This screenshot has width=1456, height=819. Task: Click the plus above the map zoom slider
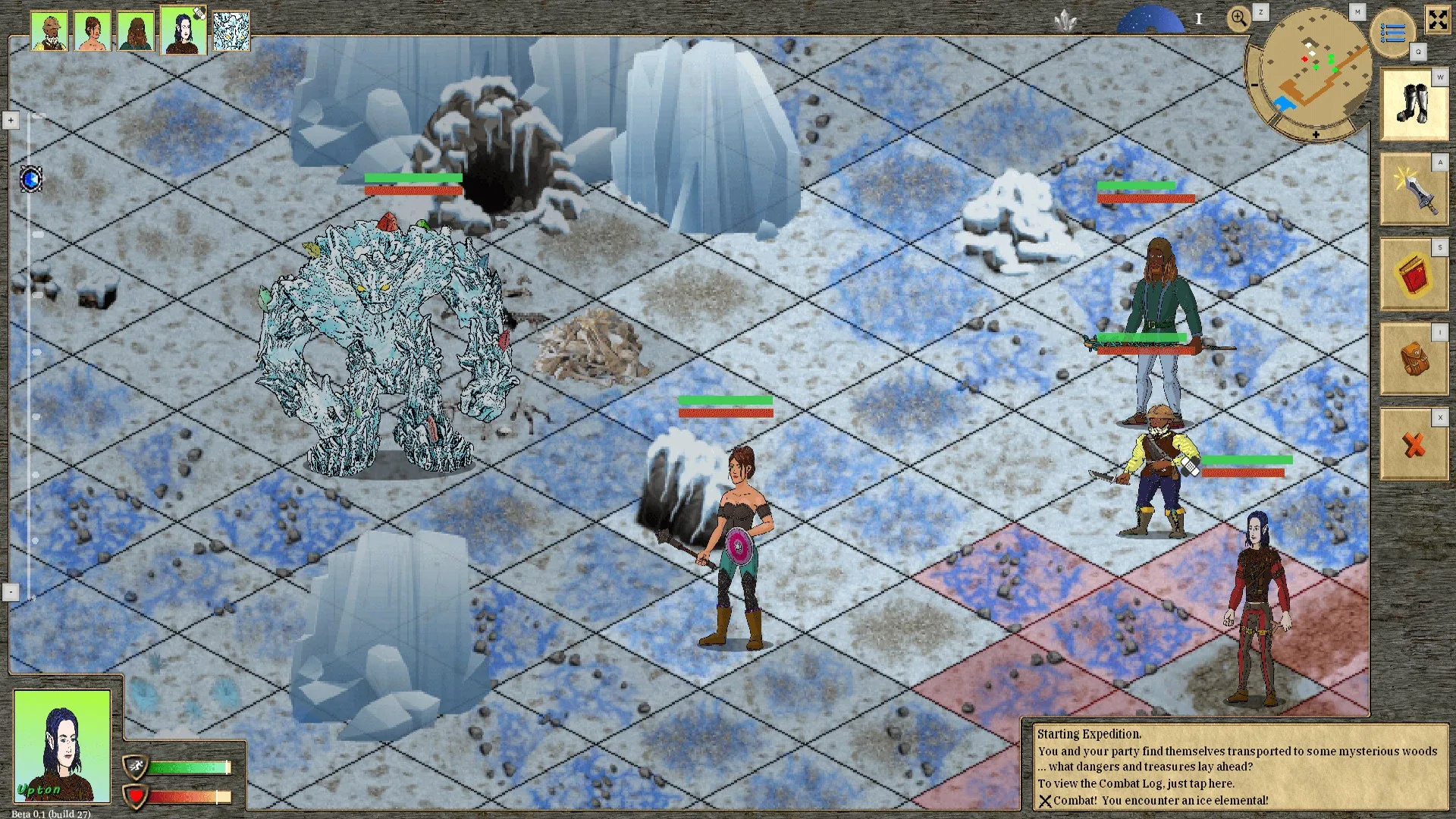tap(11, 119)
